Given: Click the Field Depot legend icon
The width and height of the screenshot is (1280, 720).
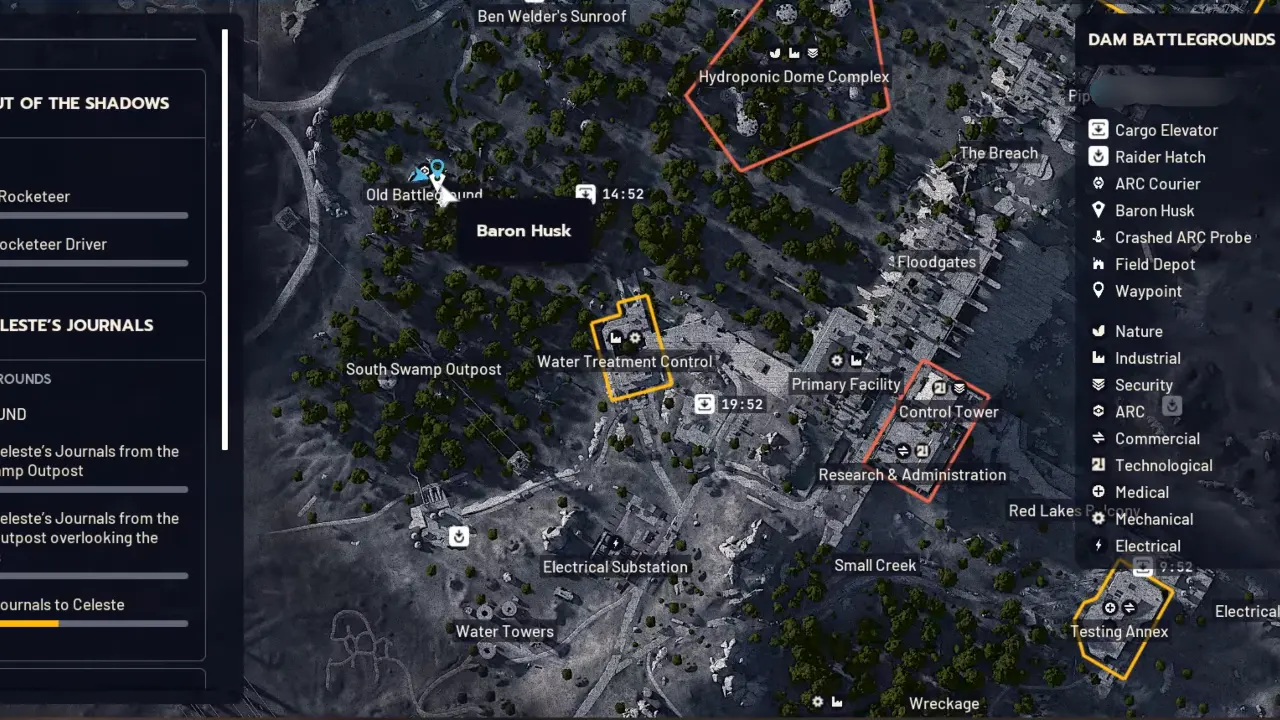Looking at the screenshot, I should (x=1098, y=264).
